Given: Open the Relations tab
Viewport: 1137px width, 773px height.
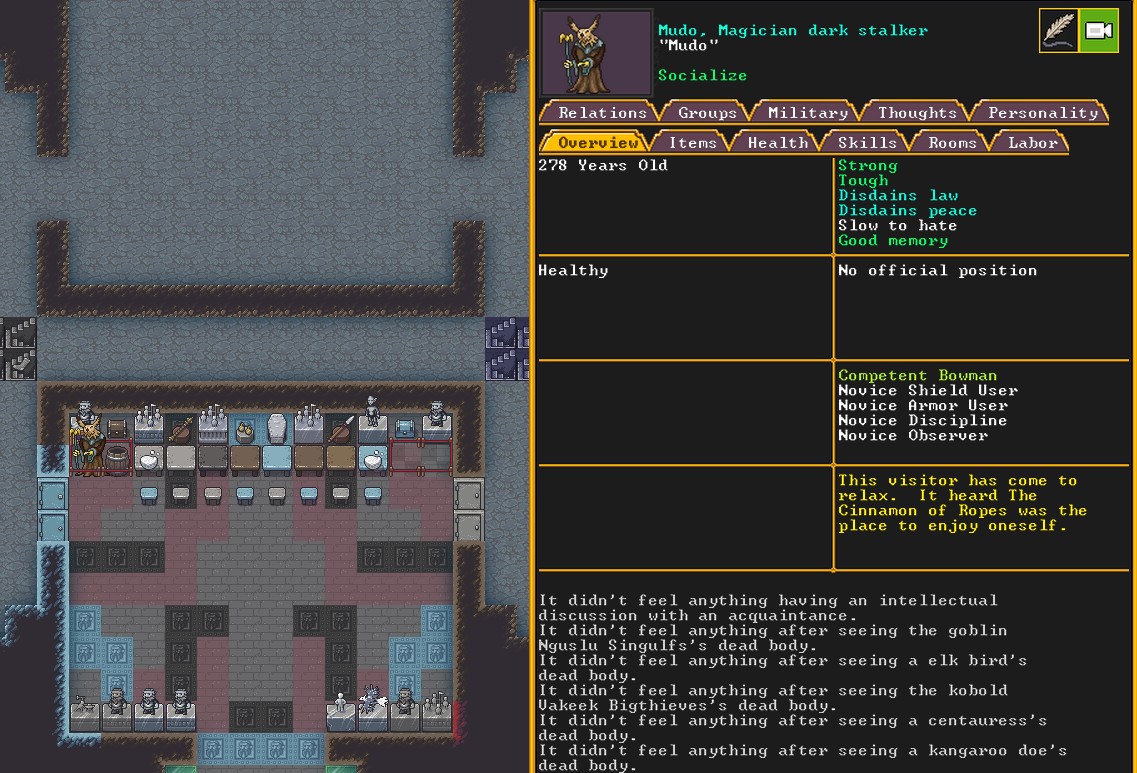Looking at the screenshot, I should [601, 113].
